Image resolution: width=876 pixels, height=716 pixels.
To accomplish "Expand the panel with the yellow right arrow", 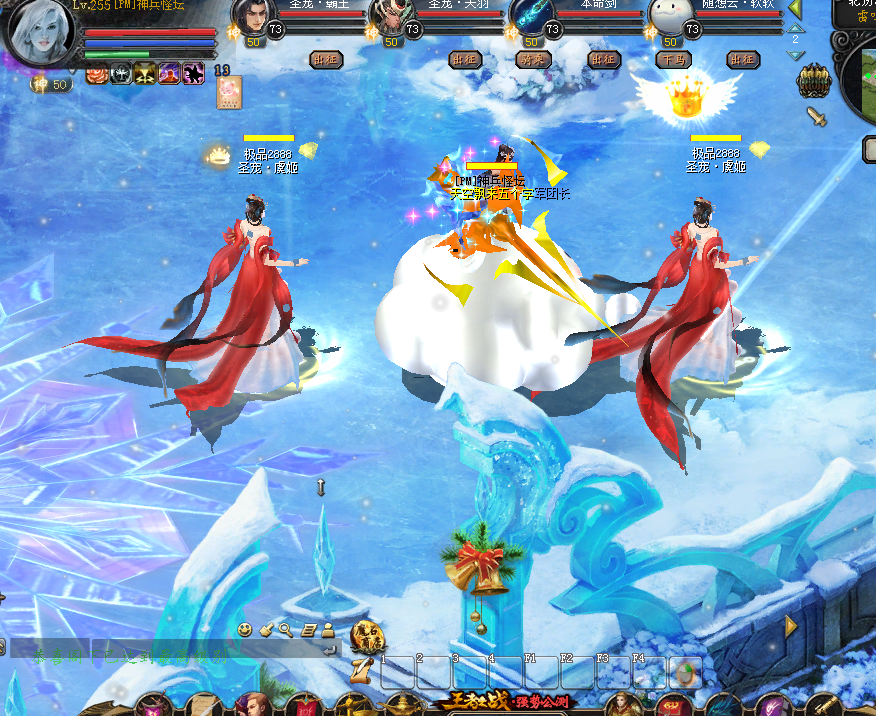I will point(791,626).
